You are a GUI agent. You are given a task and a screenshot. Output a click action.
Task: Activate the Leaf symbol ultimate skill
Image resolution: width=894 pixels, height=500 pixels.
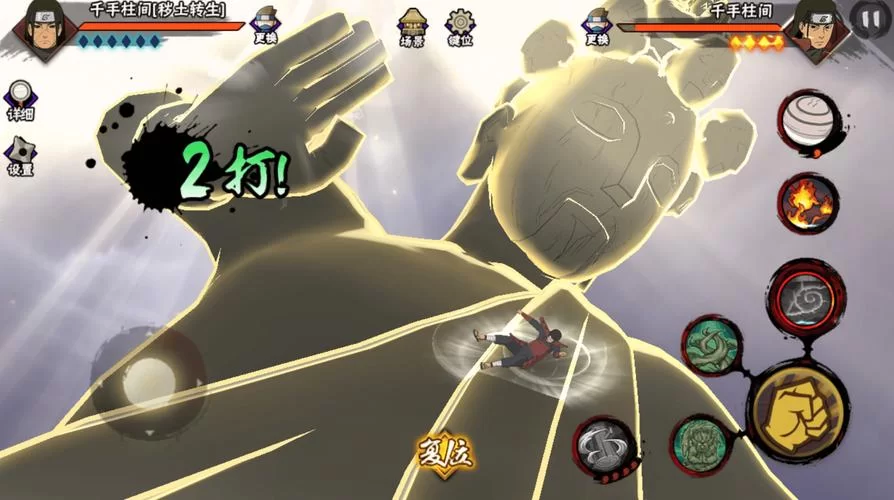pos(807,298)
